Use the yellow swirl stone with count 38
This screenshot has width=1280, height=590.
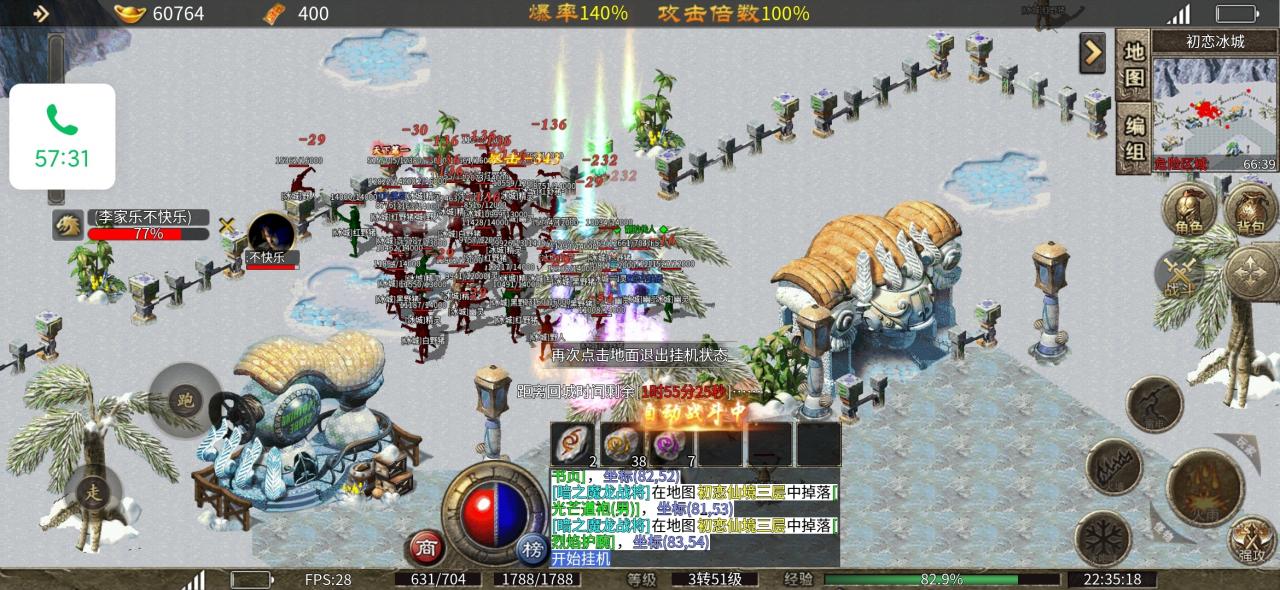click(x=621, y=444)
